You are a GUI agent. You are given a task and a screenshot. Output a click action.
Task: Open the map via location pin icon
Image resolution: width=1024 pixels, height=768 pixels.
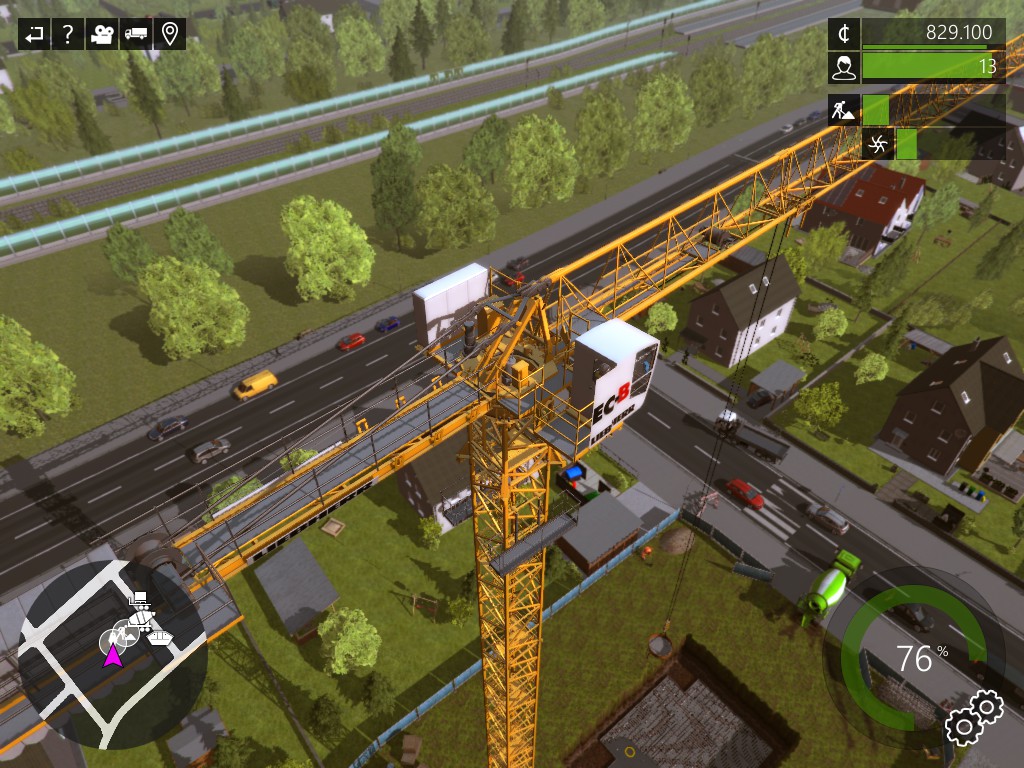point(170,34)
